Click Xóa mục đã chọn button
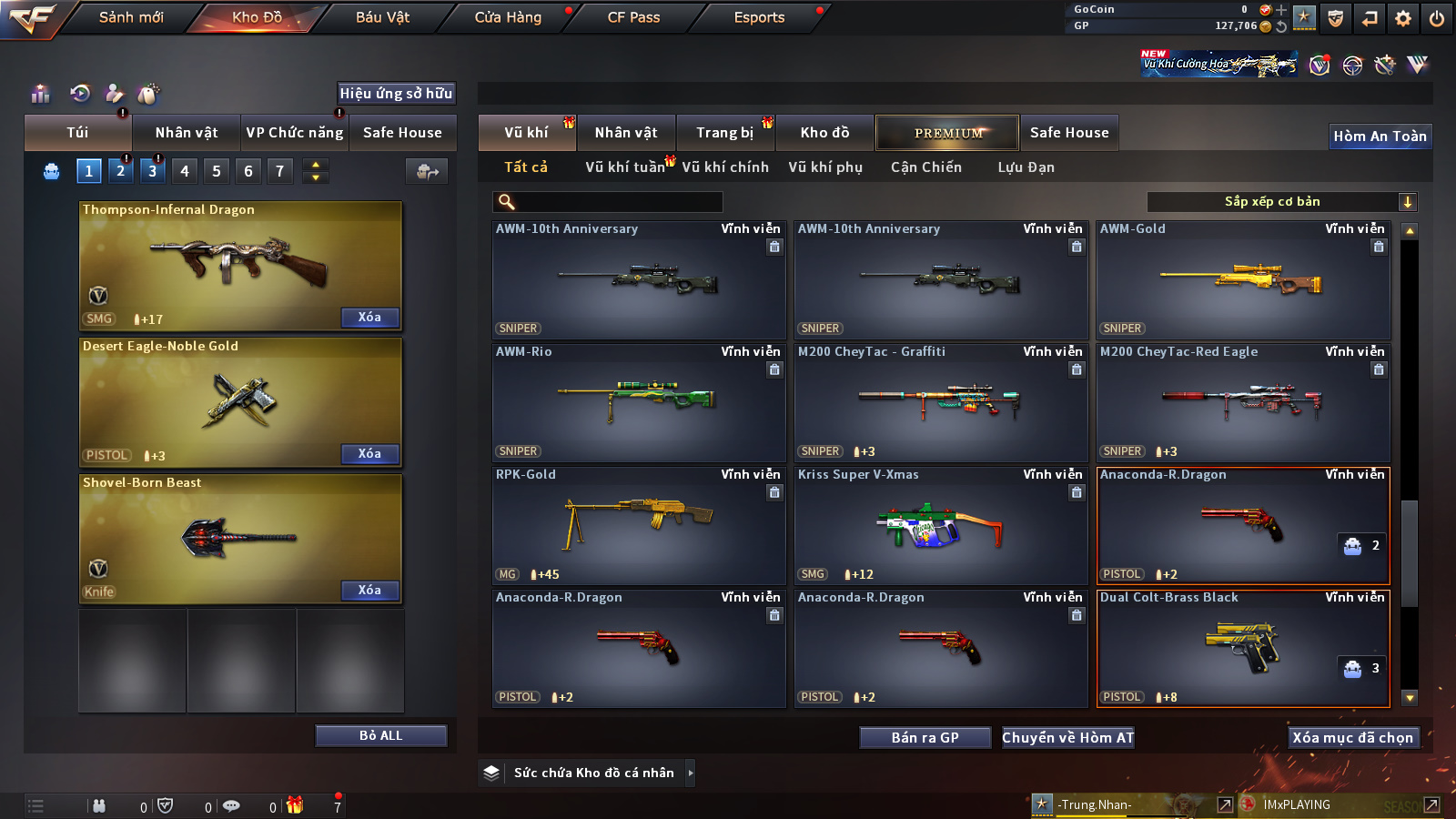Viewport: 1456px width, 819px height. click(x=1353, y=738)
